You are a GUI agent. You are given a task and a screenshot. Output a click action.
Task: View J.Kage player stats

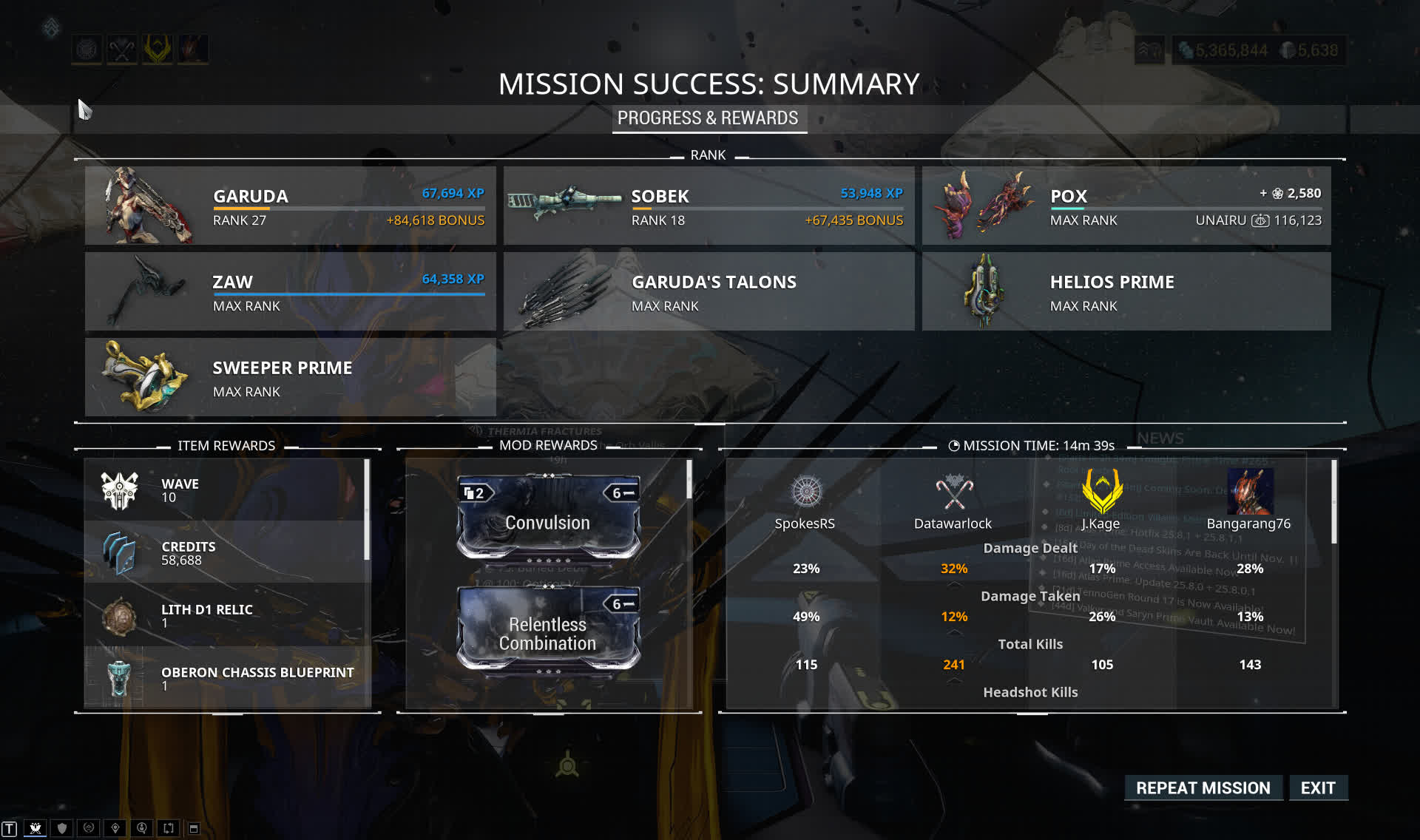pos(1101,503)
